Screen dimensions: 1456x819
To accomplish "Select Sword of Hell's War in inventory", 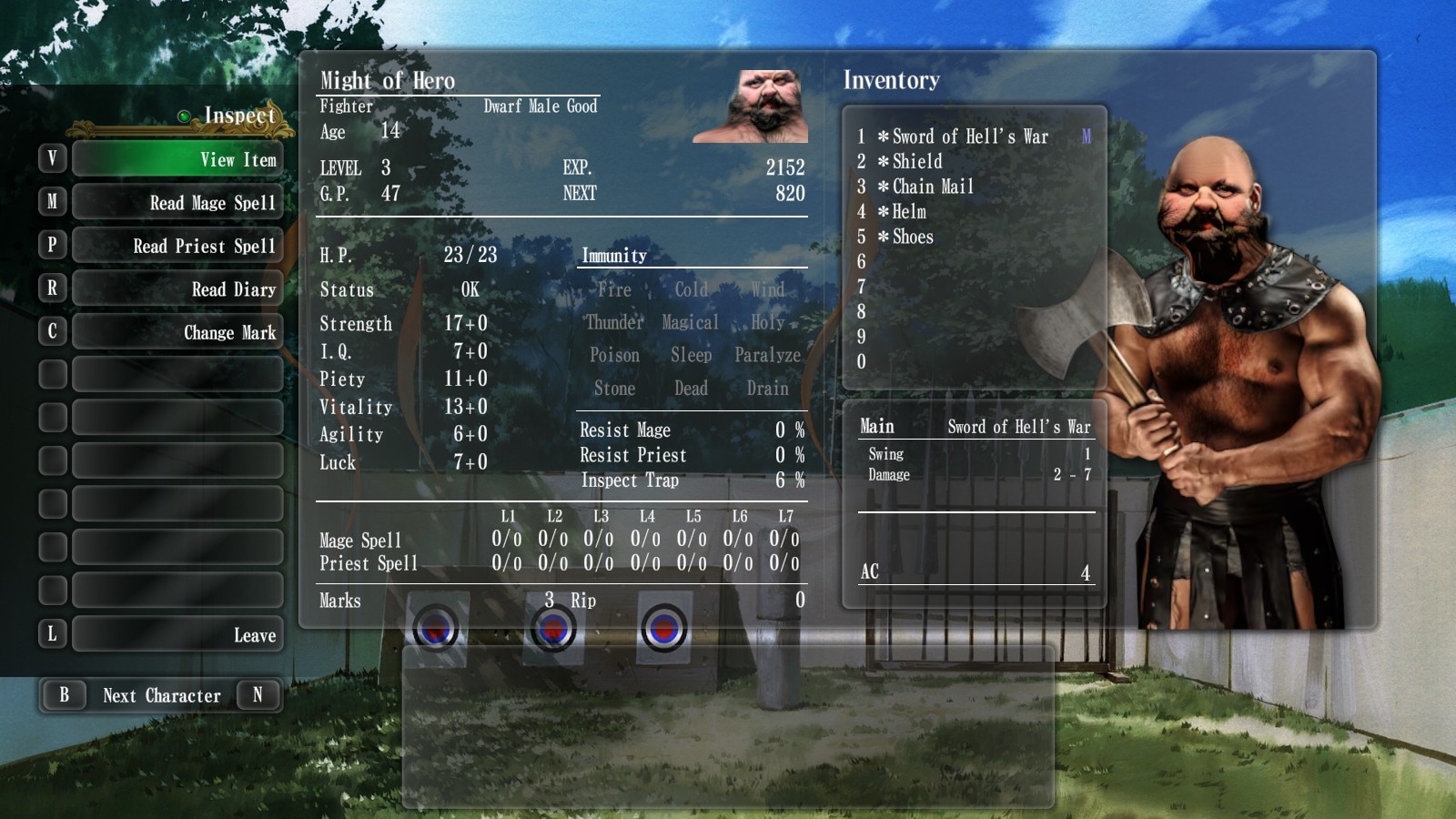I will point(969,136).
